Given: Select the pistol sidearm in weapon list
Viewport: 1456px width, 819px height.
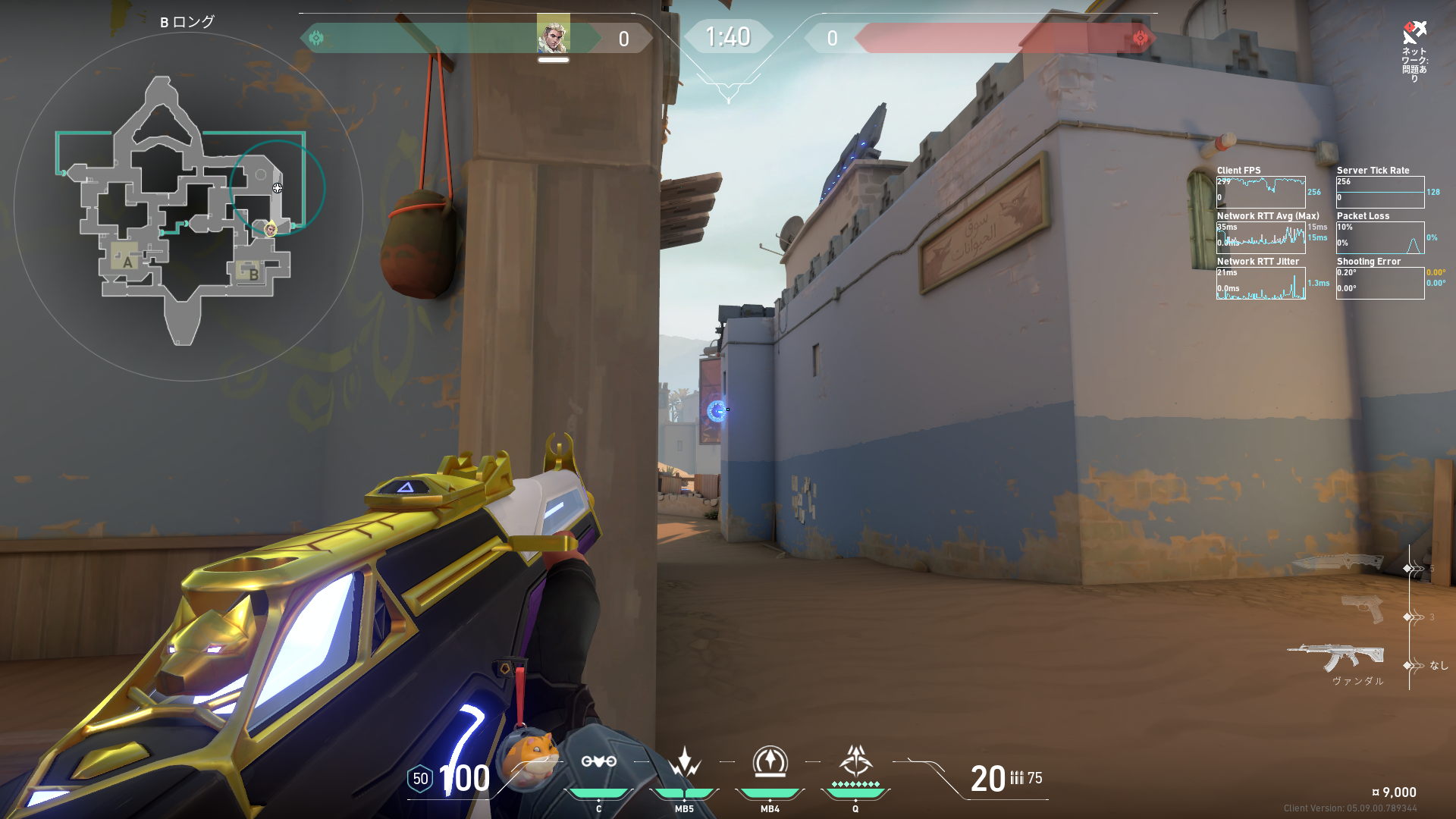Looking at the screenshot, I should 1363,608.
